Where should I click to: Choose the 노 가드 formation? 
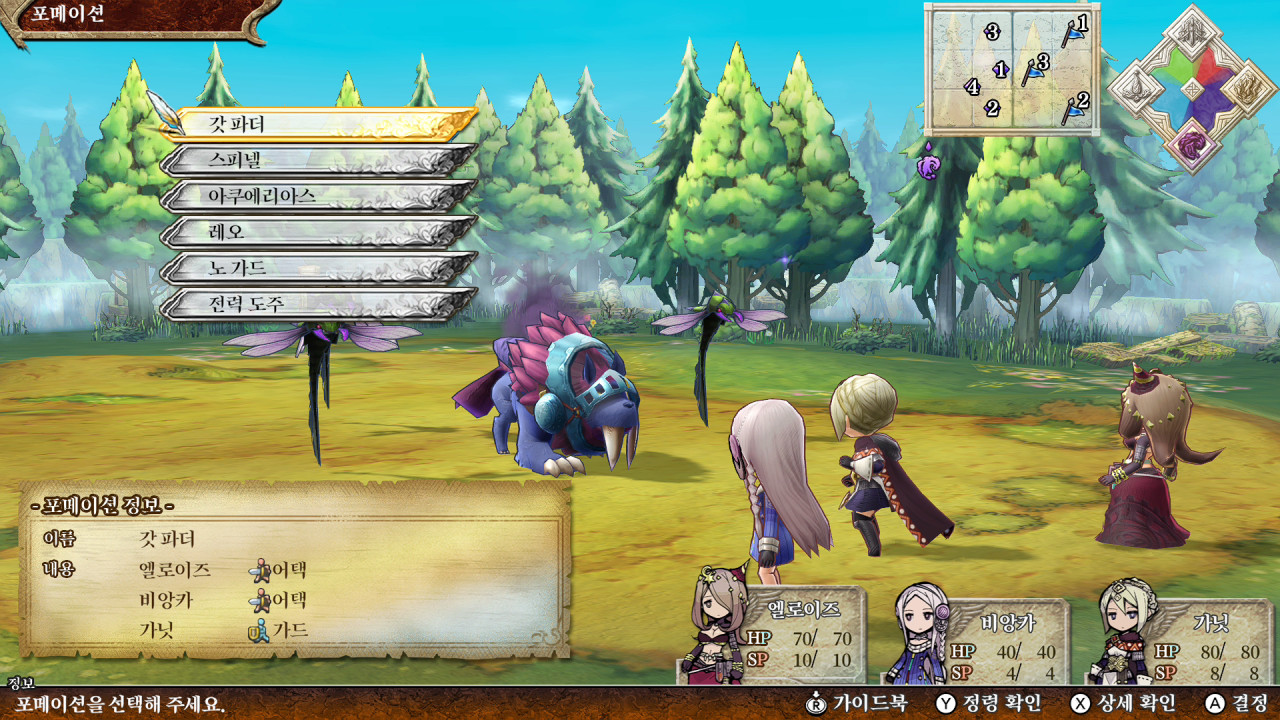coord(318,268)
